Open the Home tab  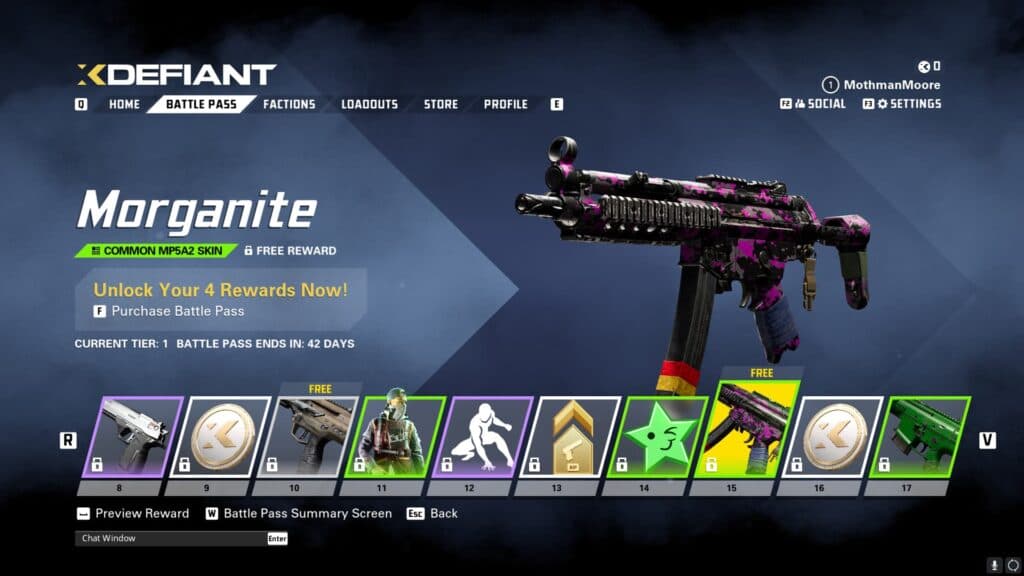coord(124,104)
